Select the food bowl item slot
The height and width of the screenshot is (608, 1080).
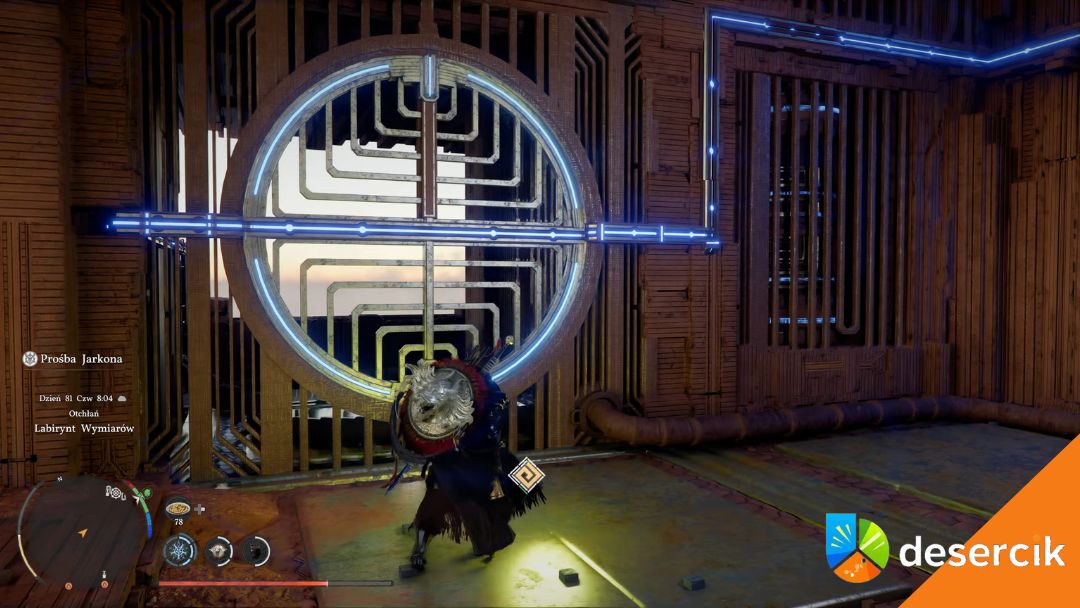click(x=178, y=505)
